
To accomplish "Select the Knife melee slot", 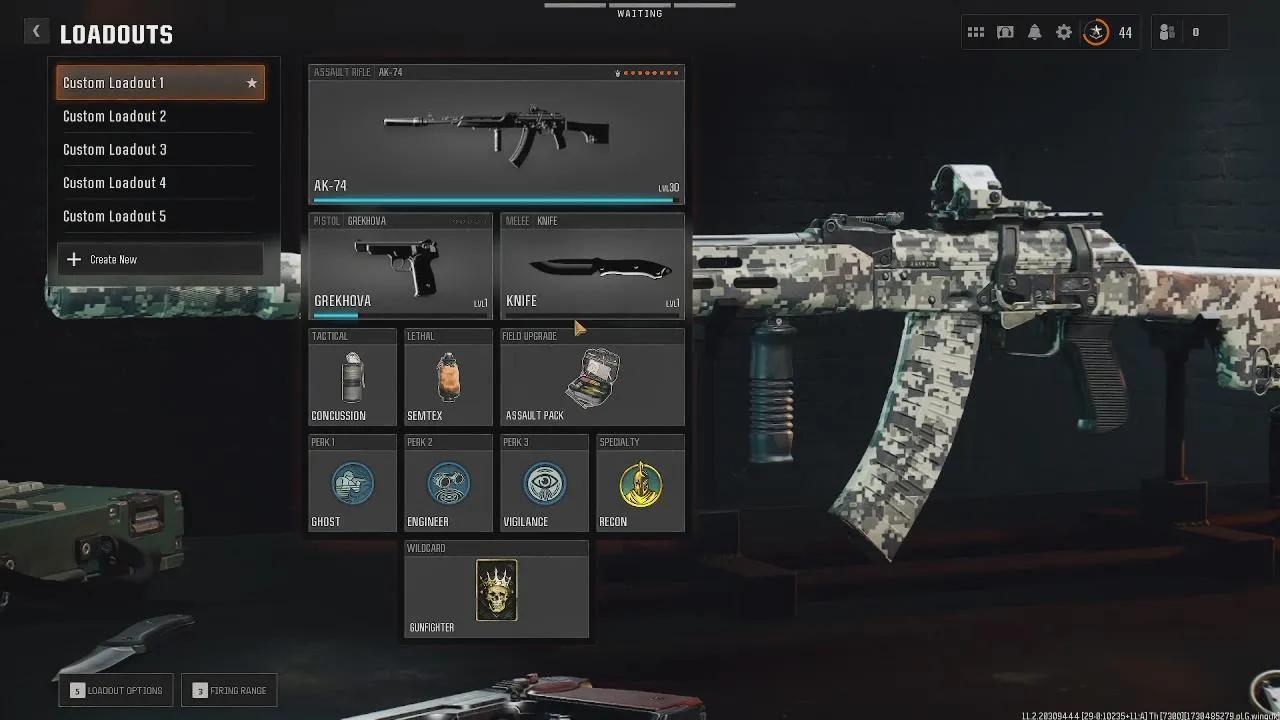I will (x=592, y=266).
